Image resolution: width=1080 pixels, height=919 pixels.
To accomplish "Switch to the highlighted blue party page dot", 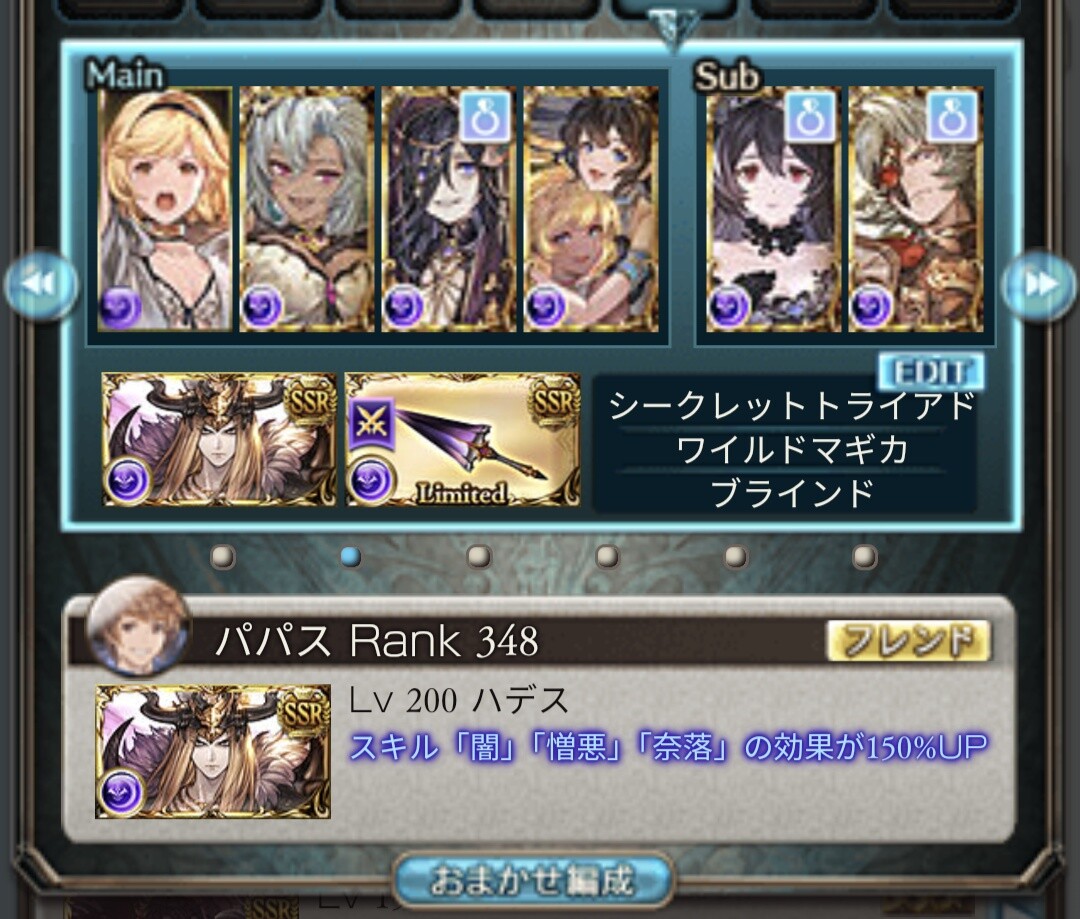I will [x=351, y=556].
